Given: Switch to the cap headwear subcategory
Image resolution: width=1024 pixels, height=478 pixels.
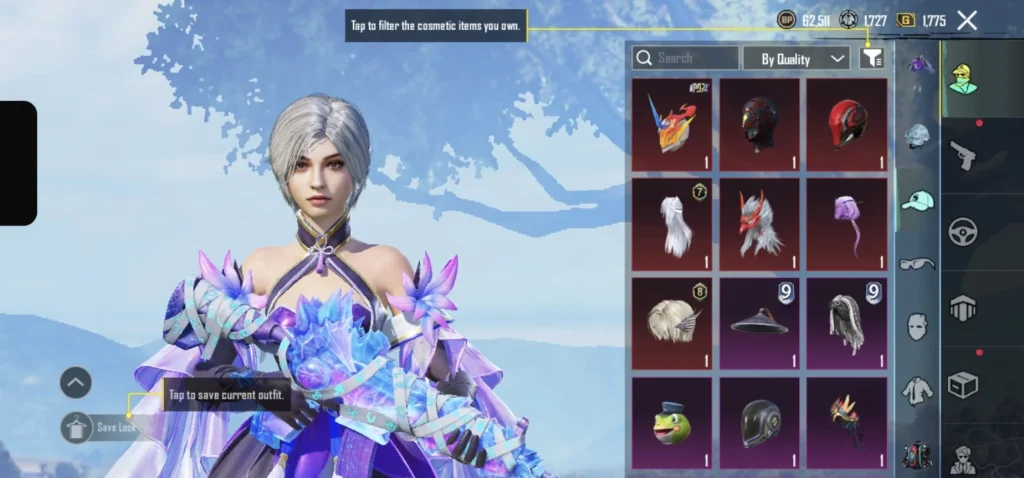Looking at the screenshot, I should [x=917, y=200].
